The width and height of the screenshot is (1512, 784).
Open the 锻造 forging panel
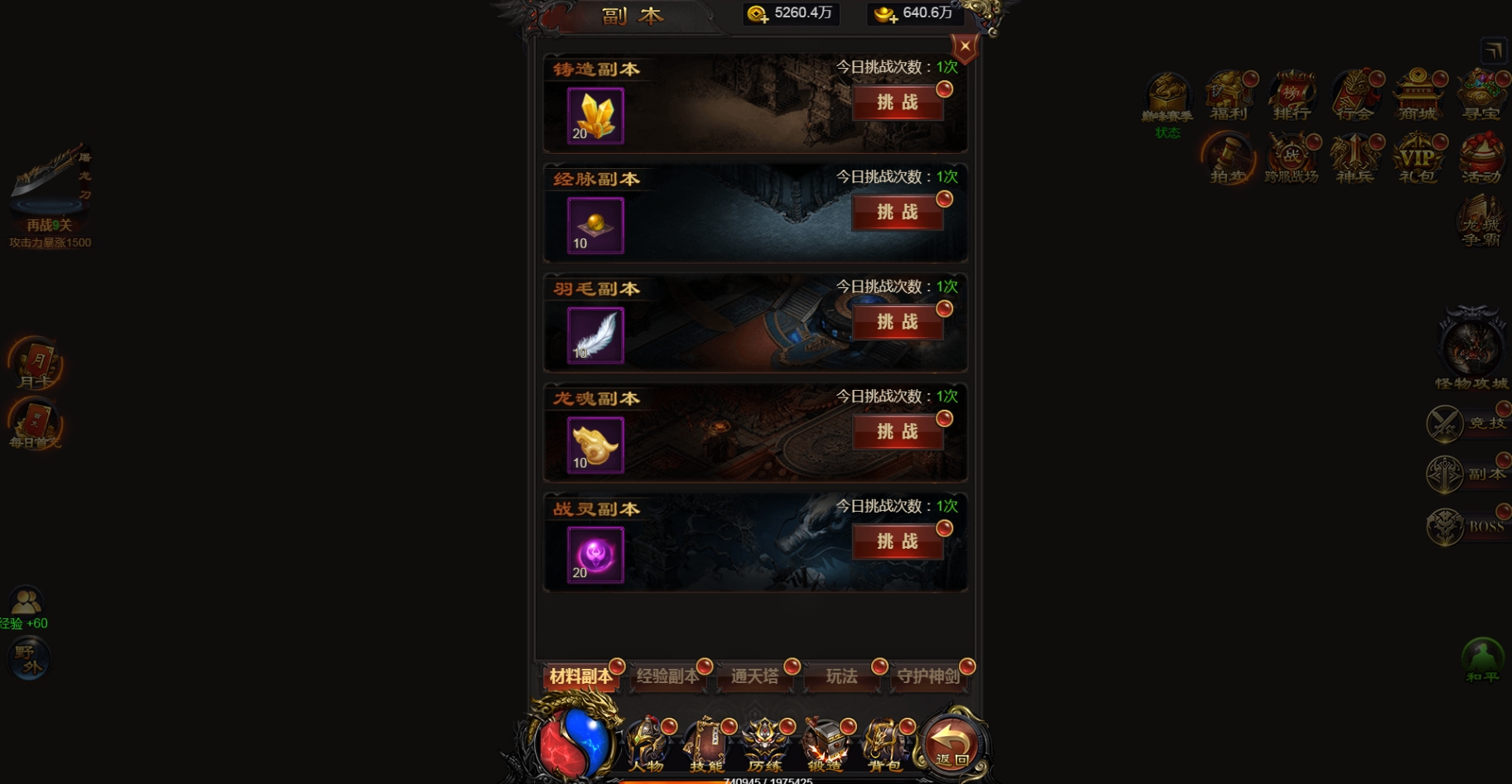coord(825,743)
